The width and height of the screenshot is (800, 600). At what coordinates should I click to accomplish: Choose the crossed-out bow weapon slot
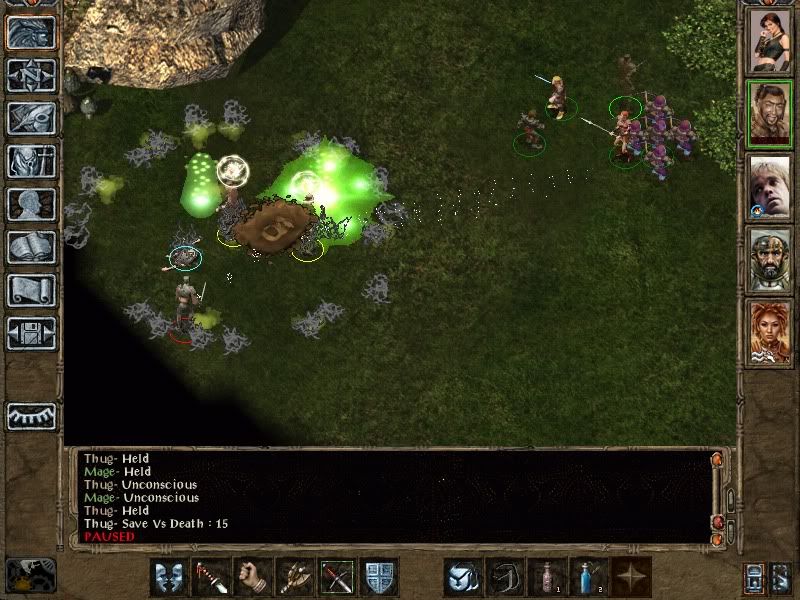coord(338,578)
